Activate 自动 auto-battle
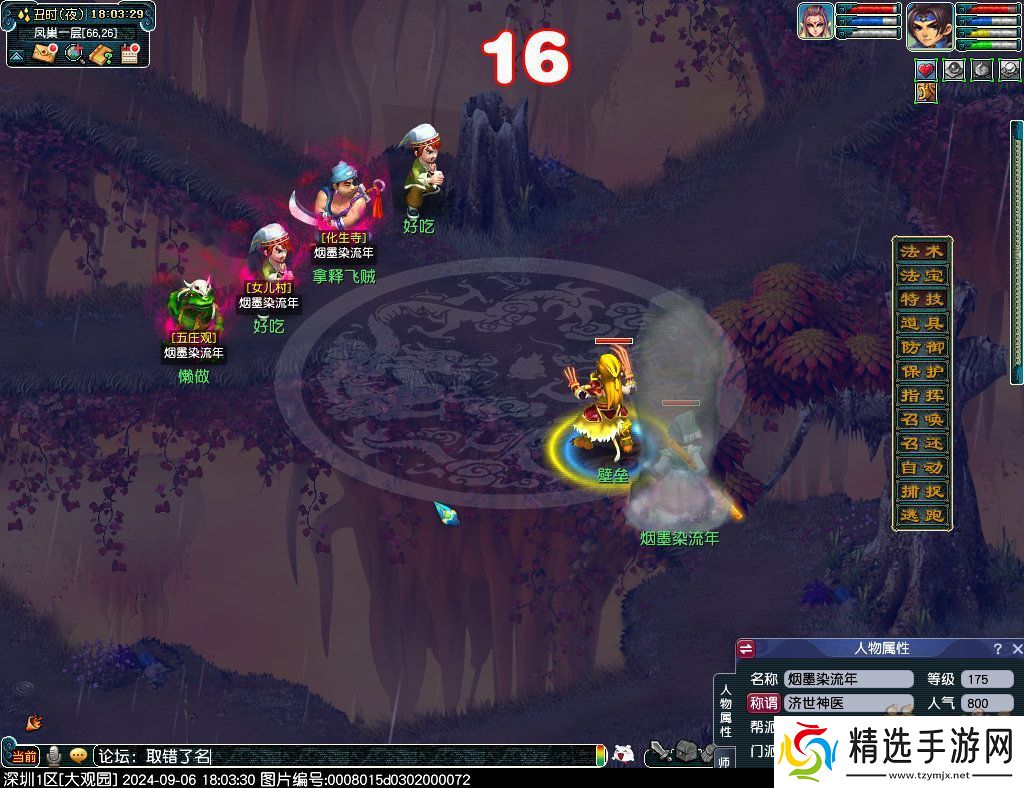1024x788 pixels. [x=920, y=467]
